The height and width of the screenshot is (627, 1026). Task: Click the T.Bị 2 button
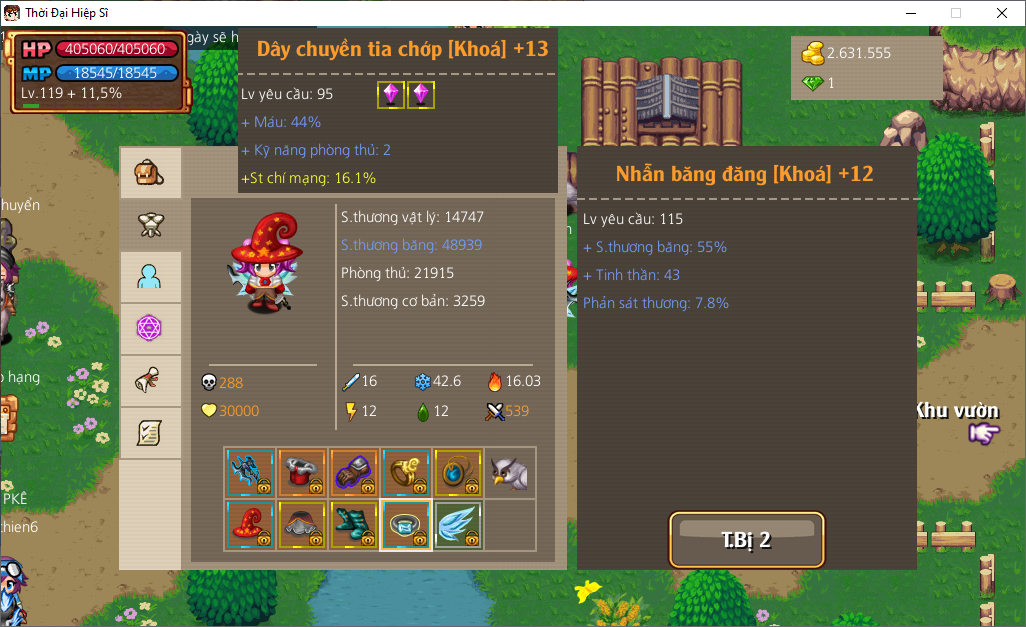click(x=747, y=540)
